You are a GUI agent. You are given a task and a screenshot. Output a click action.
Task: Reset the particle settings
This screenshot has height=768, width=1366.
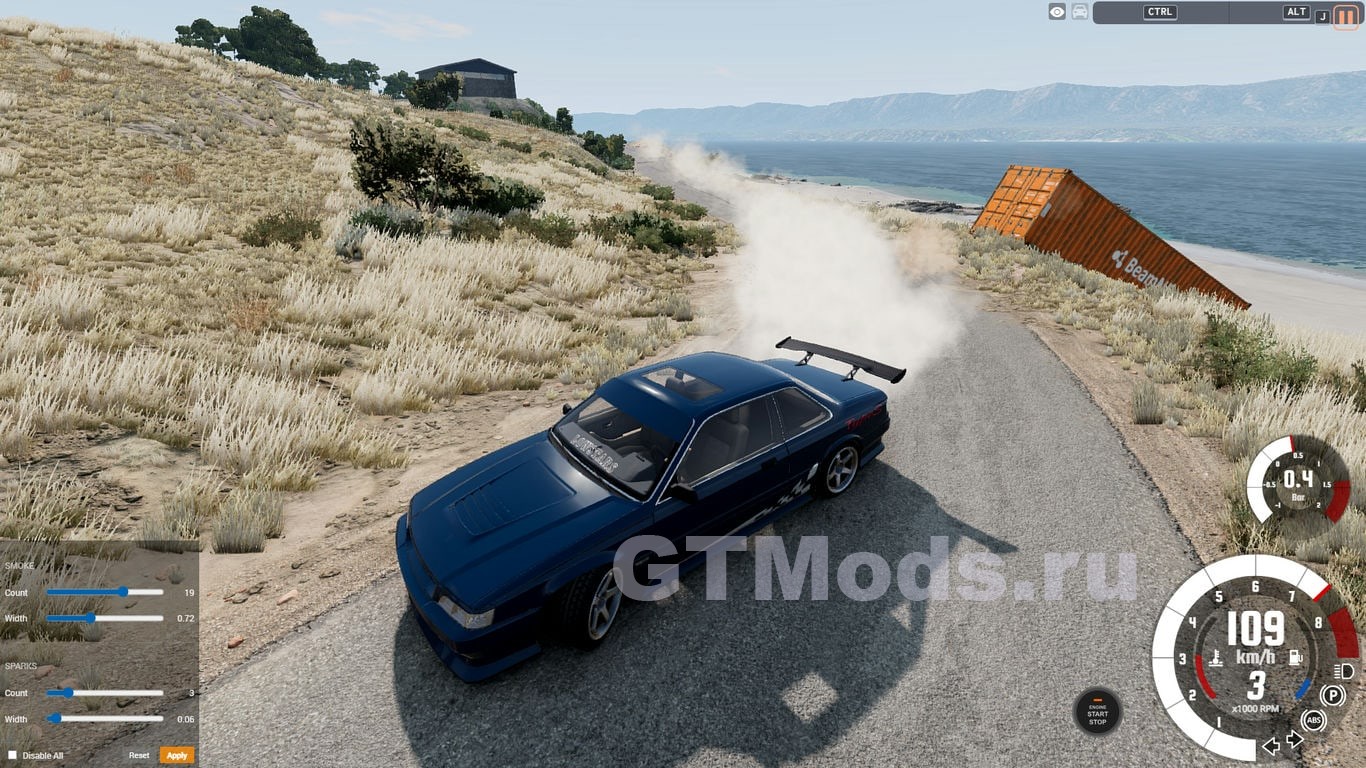pyautogui.click(x=139, y=755)
